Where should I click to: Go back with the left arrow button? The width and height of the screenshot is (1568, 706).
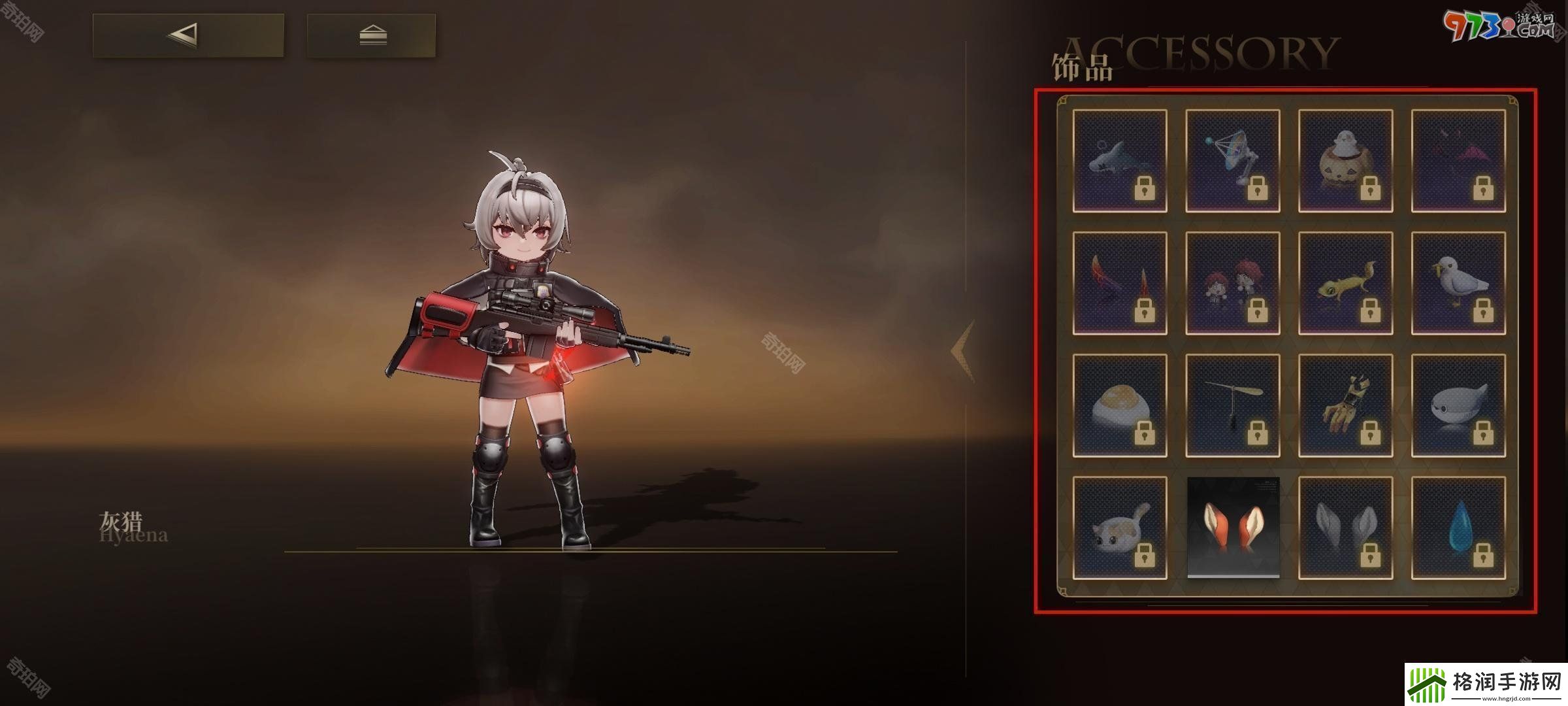click(x=188, y=35)
